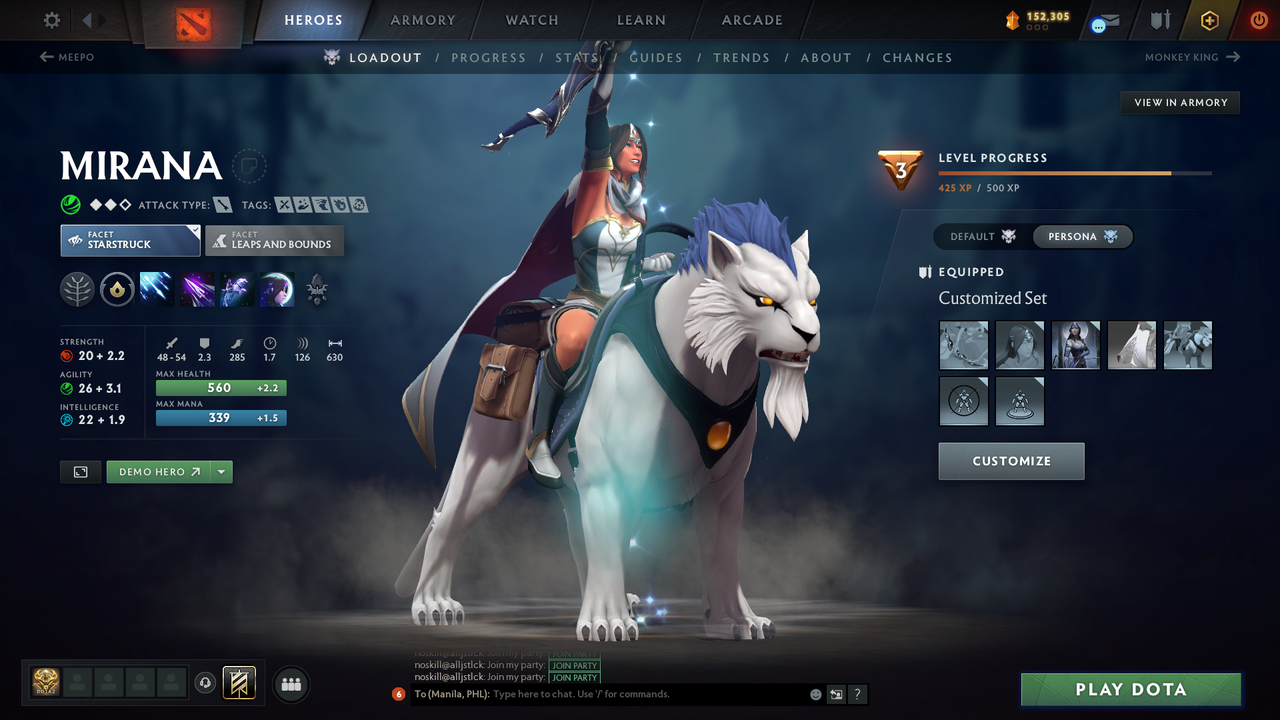Select Mirana's Starstorm ability icon

[157, 289]
